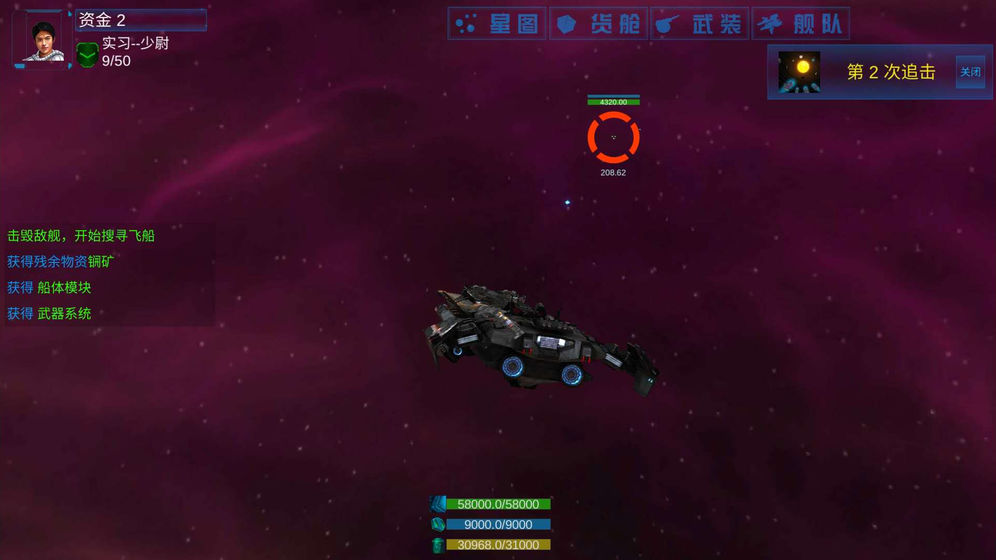Open the 星图 star map menu

(497, 24)
